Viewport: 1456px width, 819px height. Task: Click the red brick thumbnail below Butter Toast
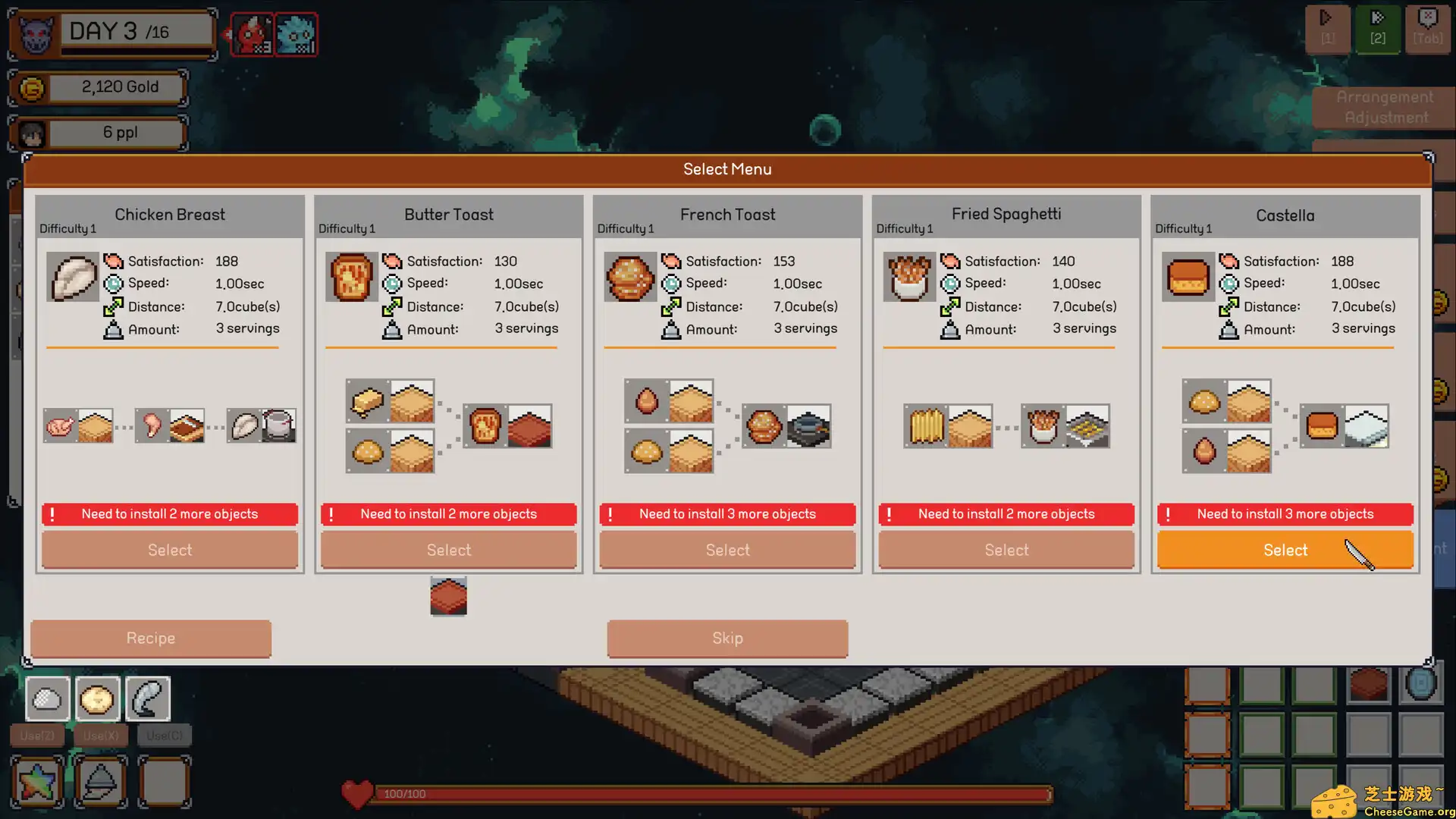pyautogui.click(x=448, y=596)
